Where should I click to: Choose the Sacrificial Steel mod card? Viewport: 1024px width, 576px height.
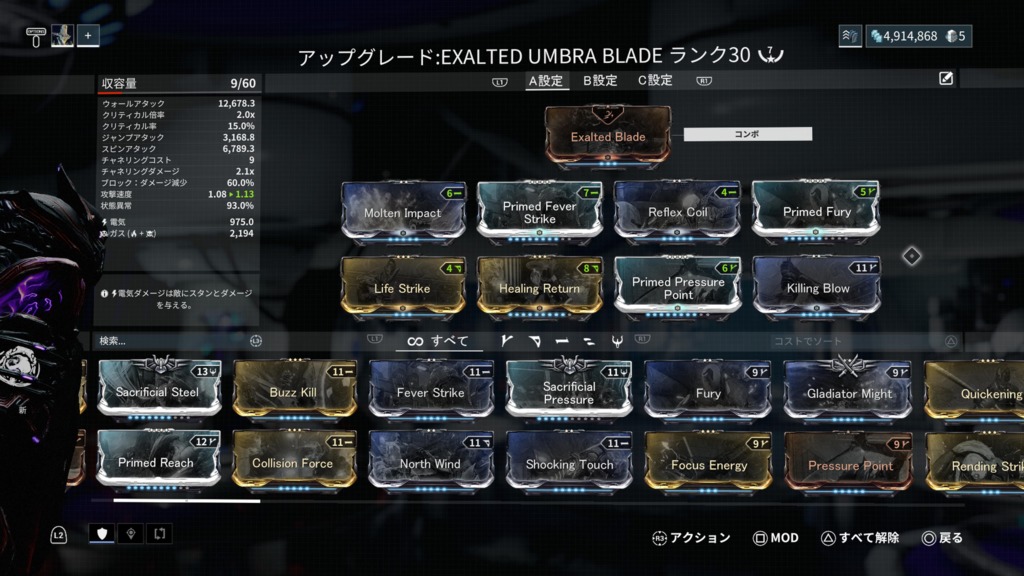click(158, 391)
